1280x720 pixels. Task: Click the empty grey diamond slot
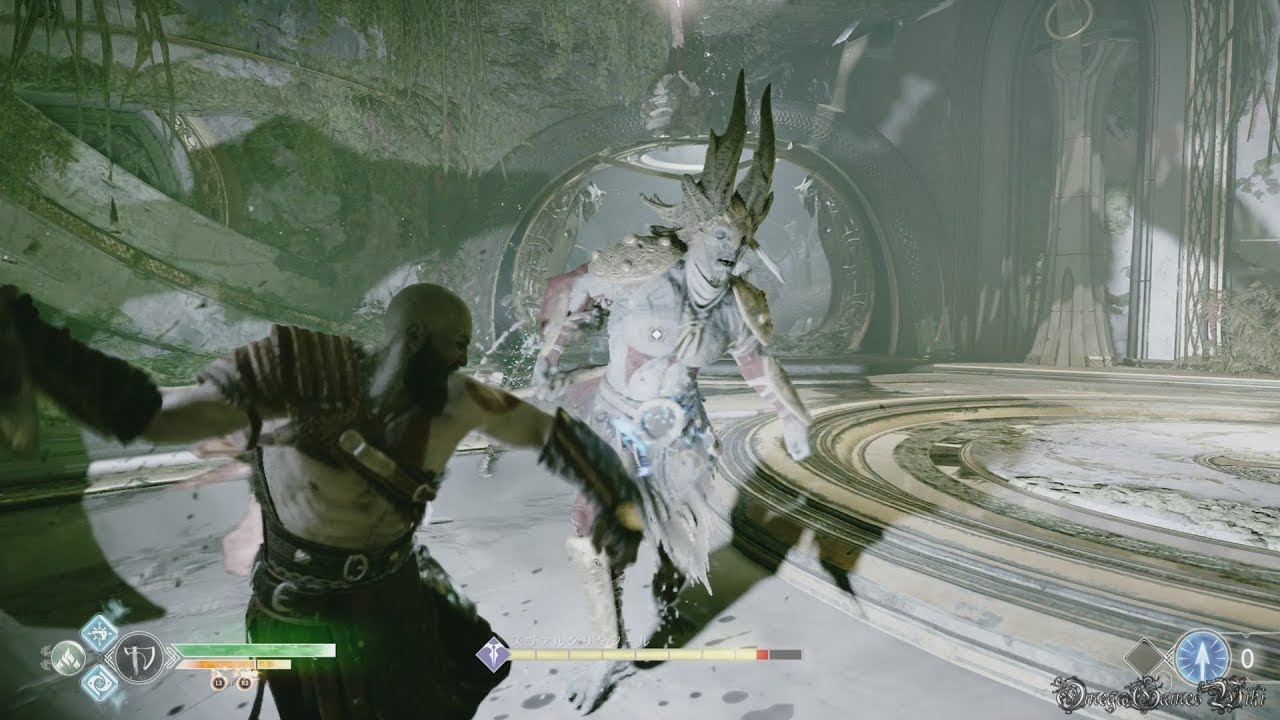click(1146, 659)
